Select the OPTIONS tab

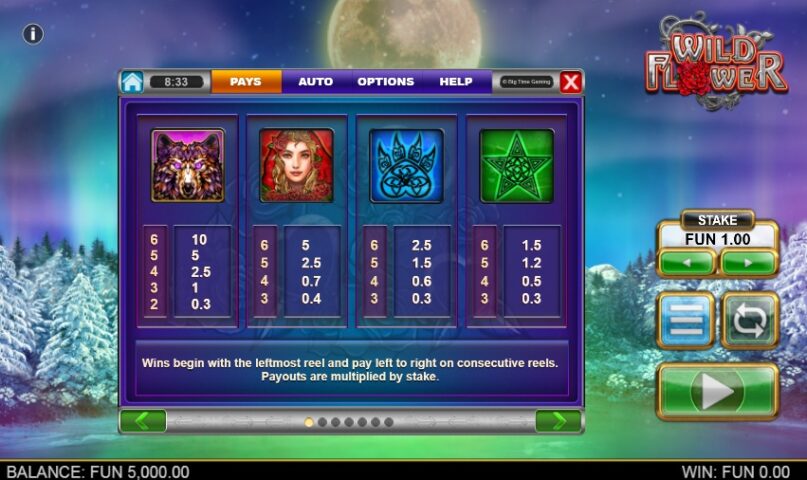(386, 82)
